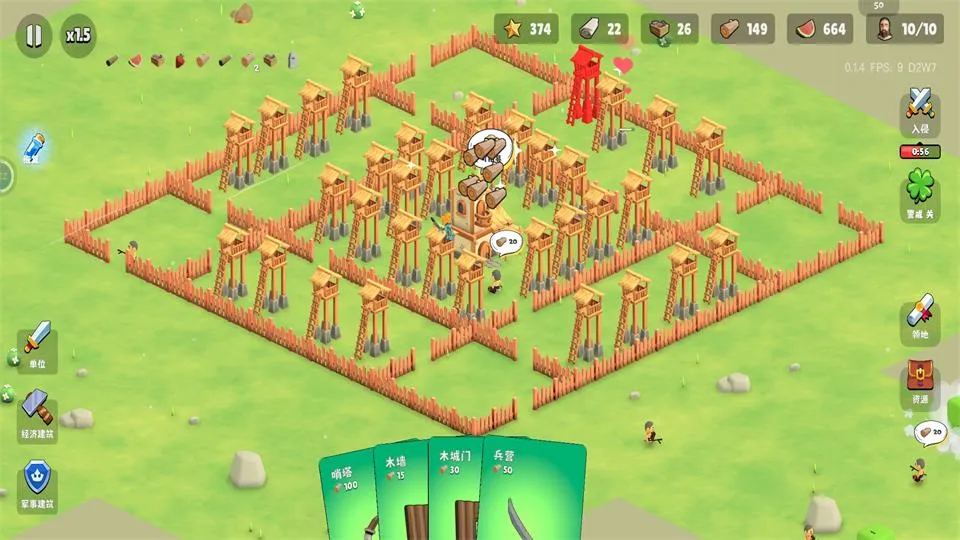
Task: Open the 入侵 invasion button
Action: tap(920, 111)
